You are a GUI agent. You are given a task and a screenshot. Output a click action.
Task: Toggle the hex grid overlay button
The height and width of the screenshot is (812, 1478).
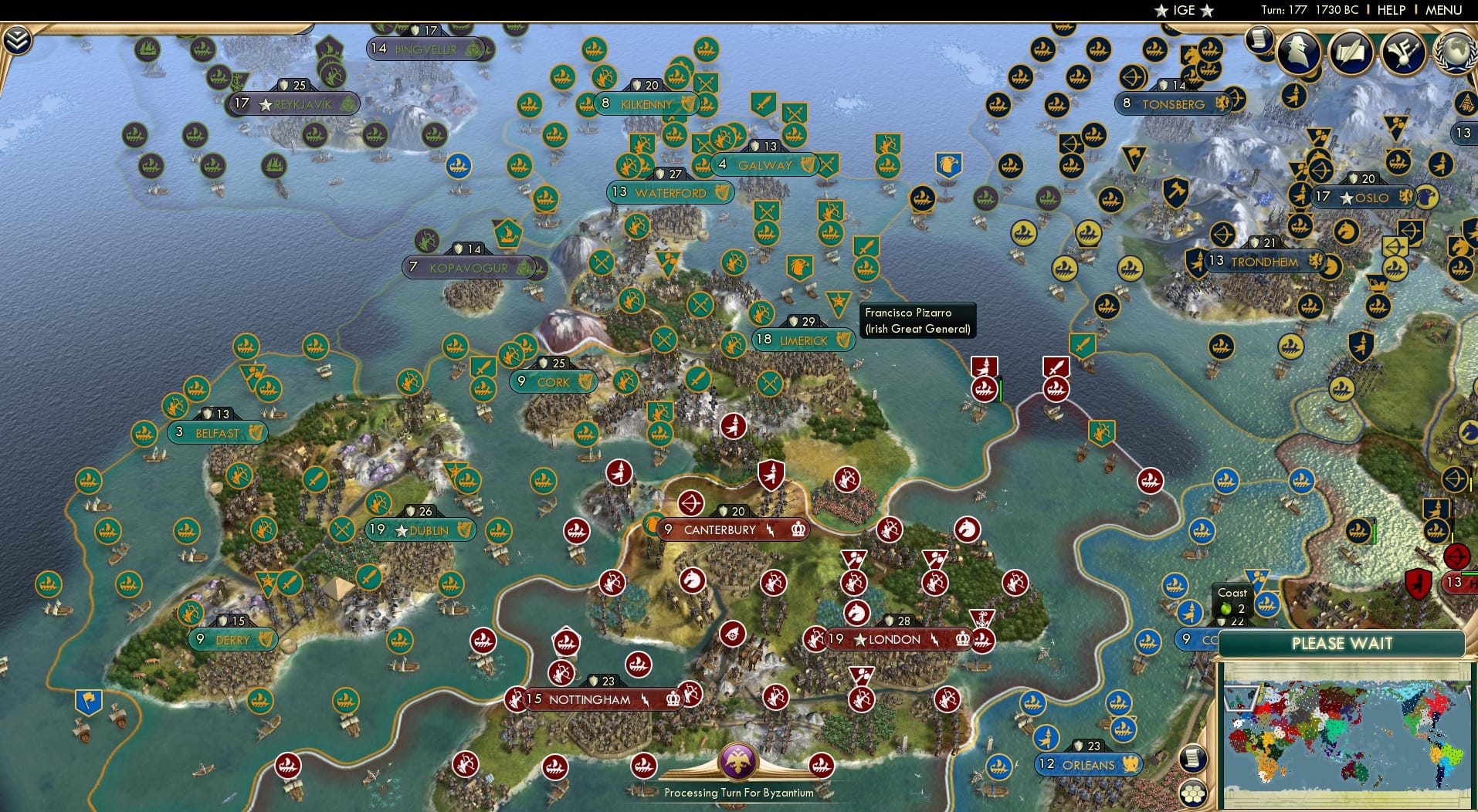click(x=1192, y=791)
